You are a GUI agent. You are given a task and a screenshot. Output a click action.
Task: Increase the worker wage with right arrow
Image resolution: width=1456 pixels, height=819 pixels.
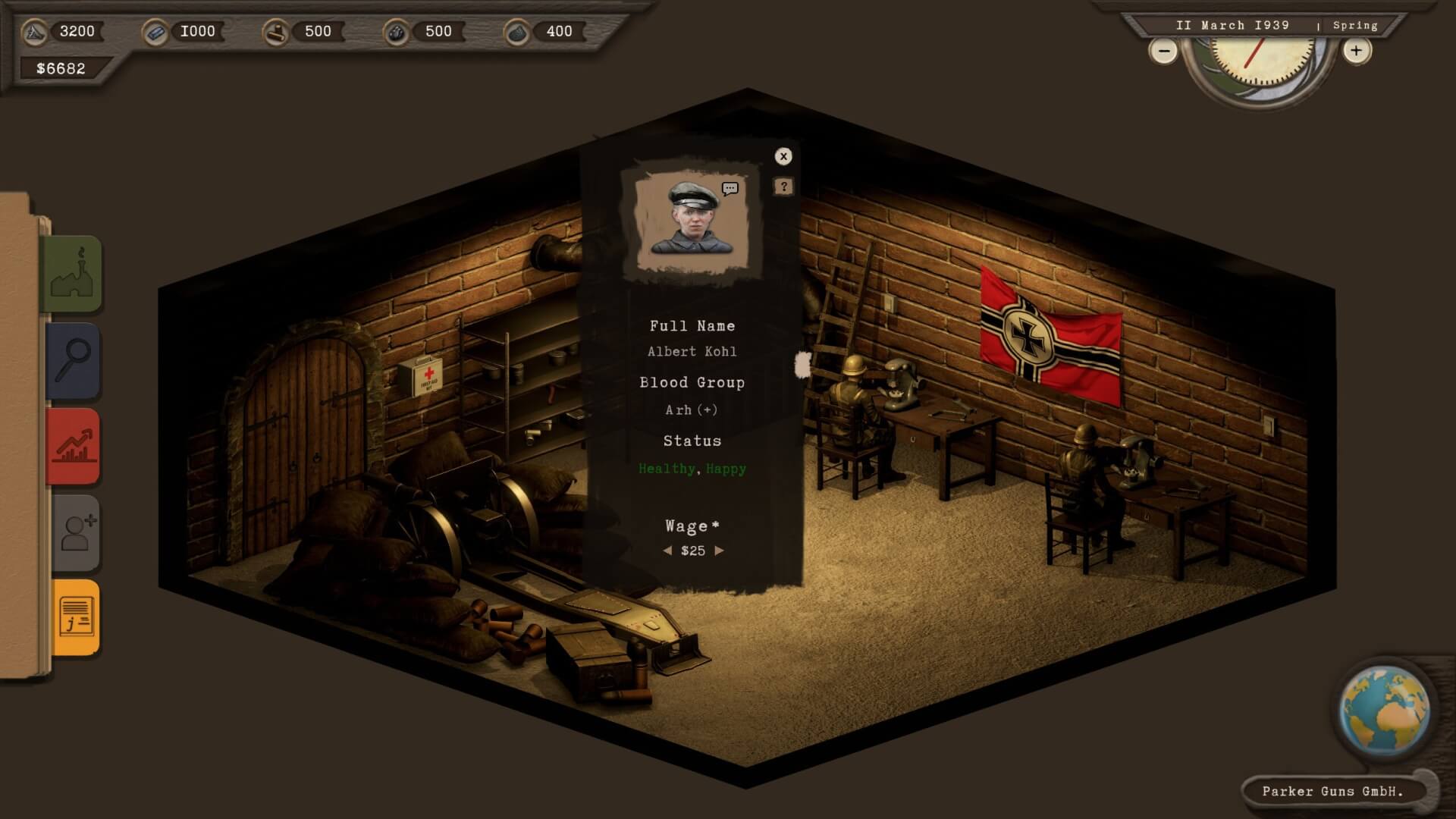click(x=719, y=551)
